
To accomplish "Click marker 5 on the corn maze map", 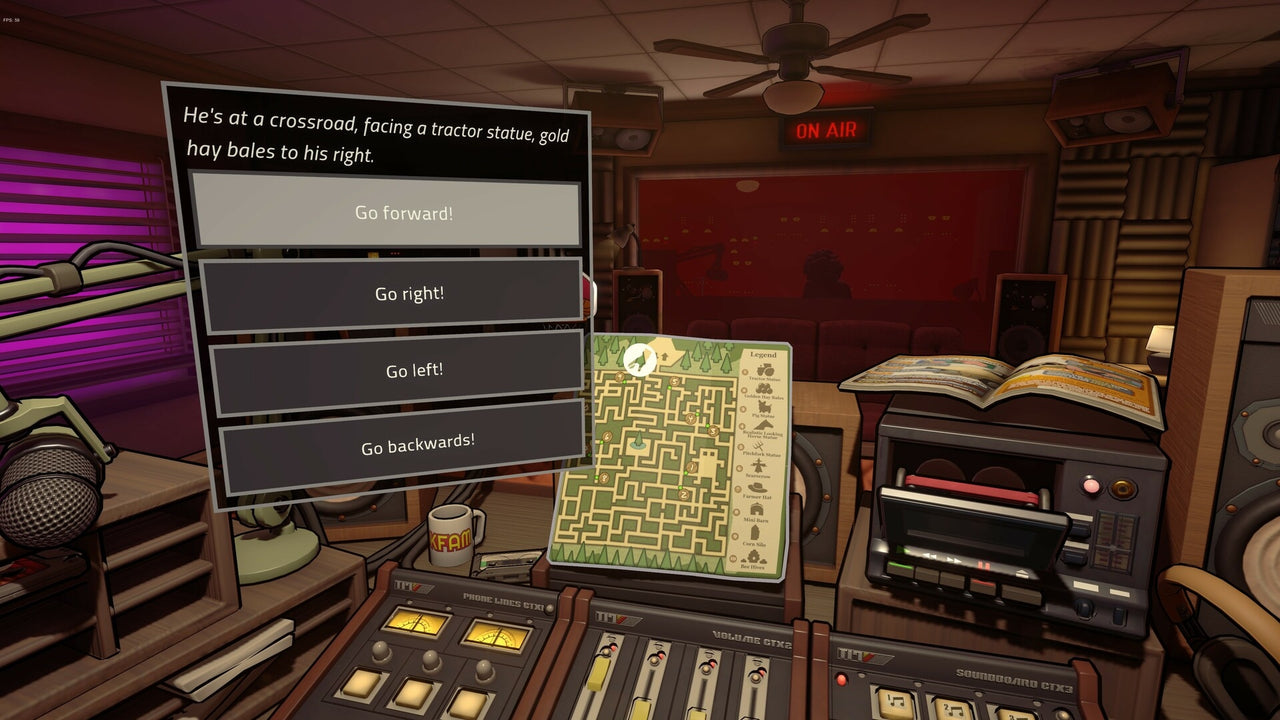I will (674, 380).
